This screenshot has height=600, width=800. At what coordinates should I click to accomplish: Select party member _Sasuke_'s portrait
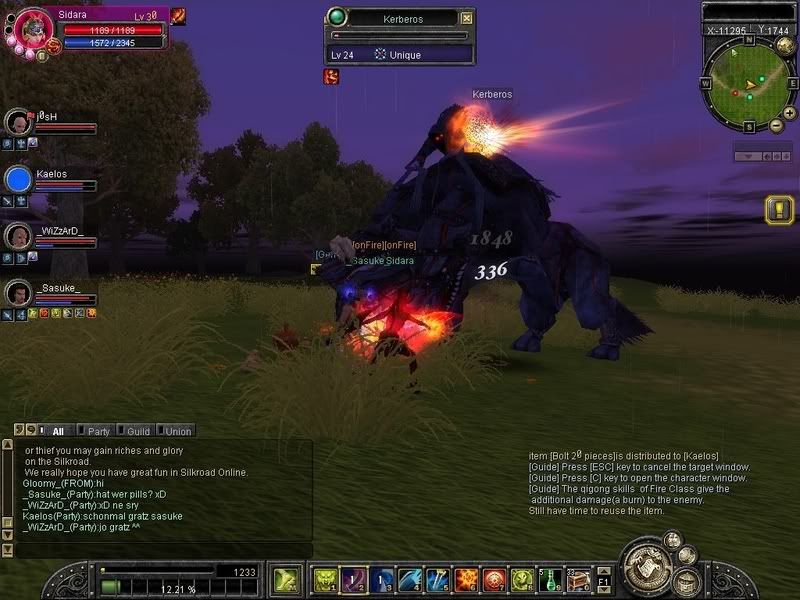pyautogui.click(x=19, y=293)
